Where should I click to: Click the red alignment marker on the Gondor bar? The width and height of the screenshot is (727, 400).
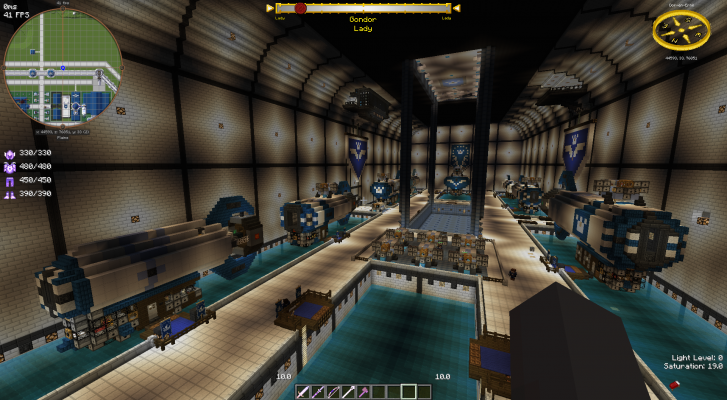(x=300, y=8)
